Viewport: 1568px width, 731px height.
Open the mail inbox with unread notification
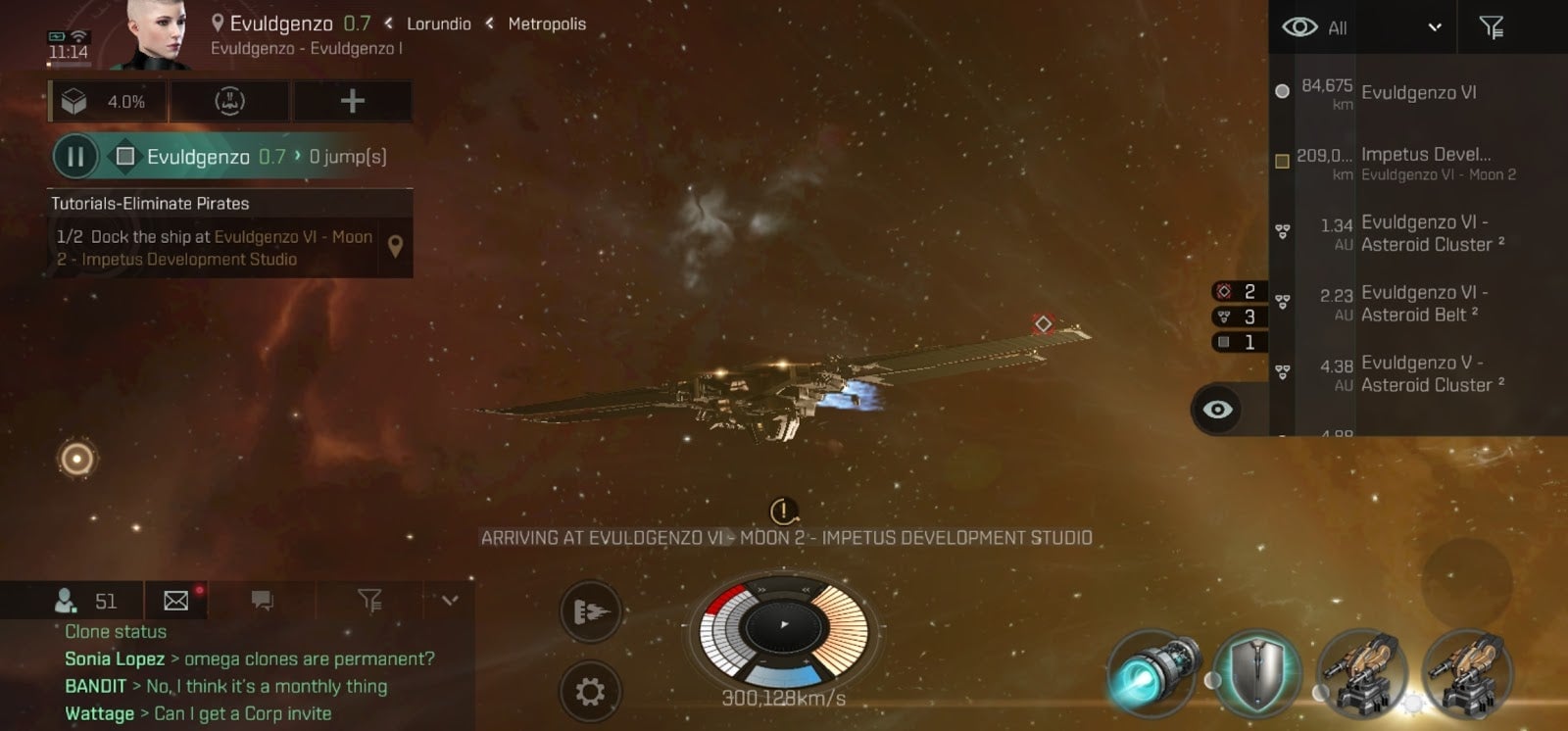[174, 600]
